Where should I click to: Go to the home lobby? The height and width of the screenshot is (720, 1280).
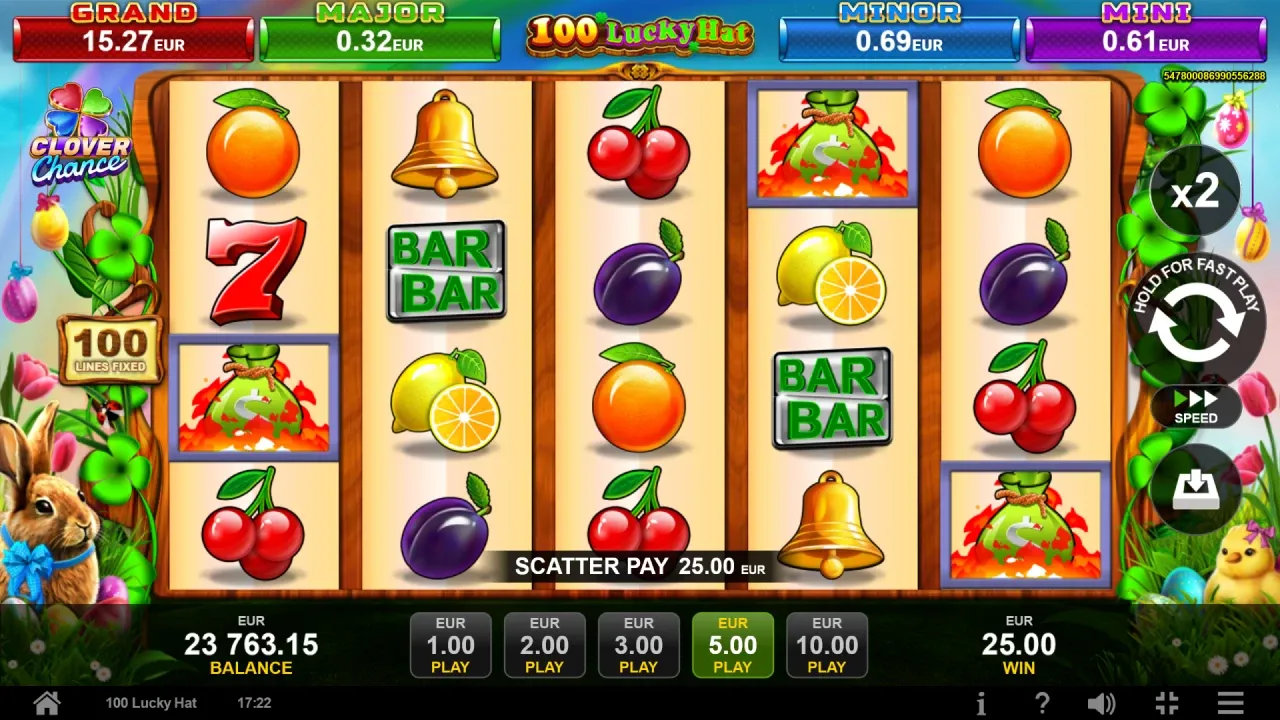tap(45, 702)
